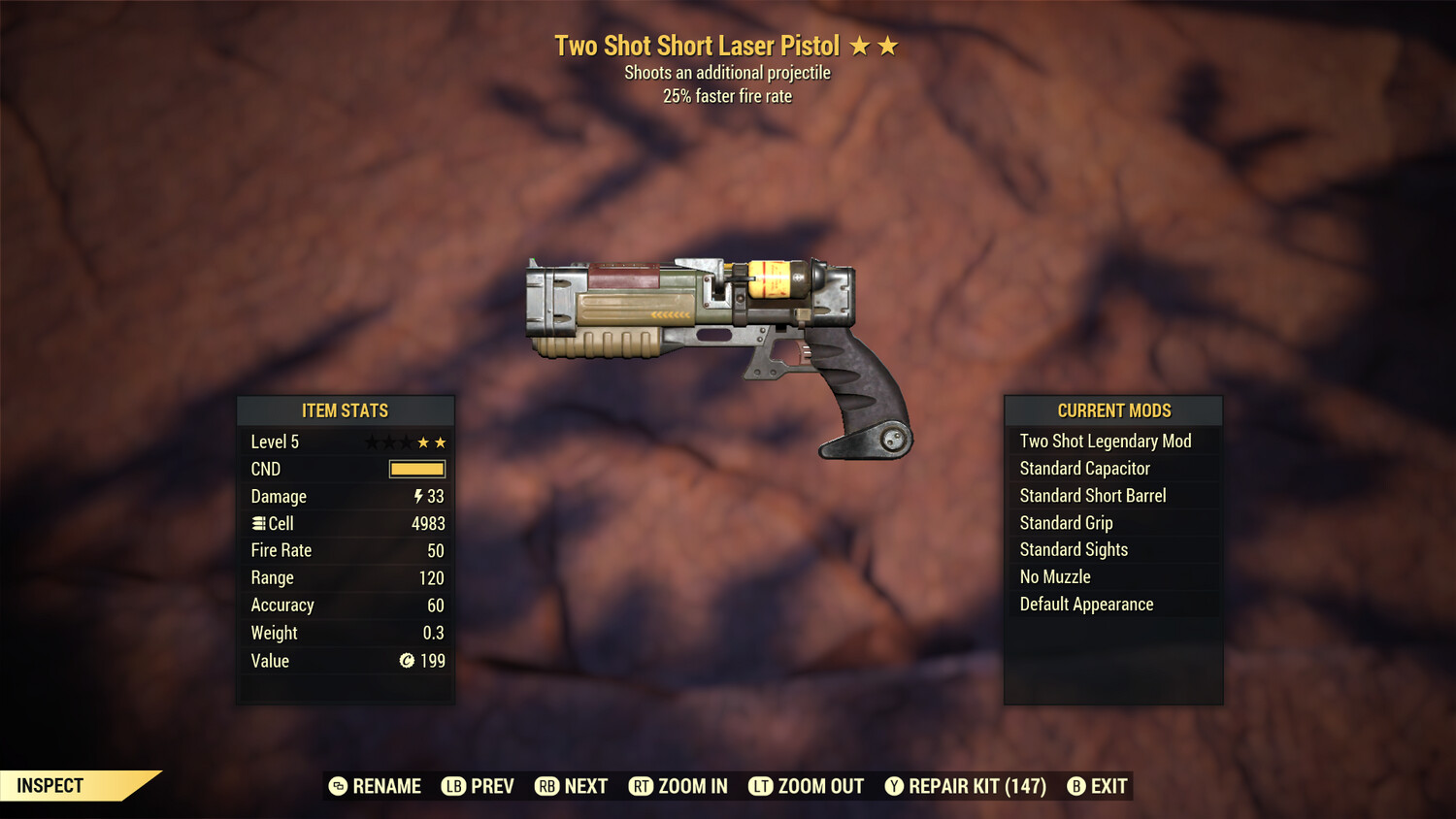Click the RT button icon to Zoom In
The width and height of the screenshot is (1456, 819).
click(642, 786)
